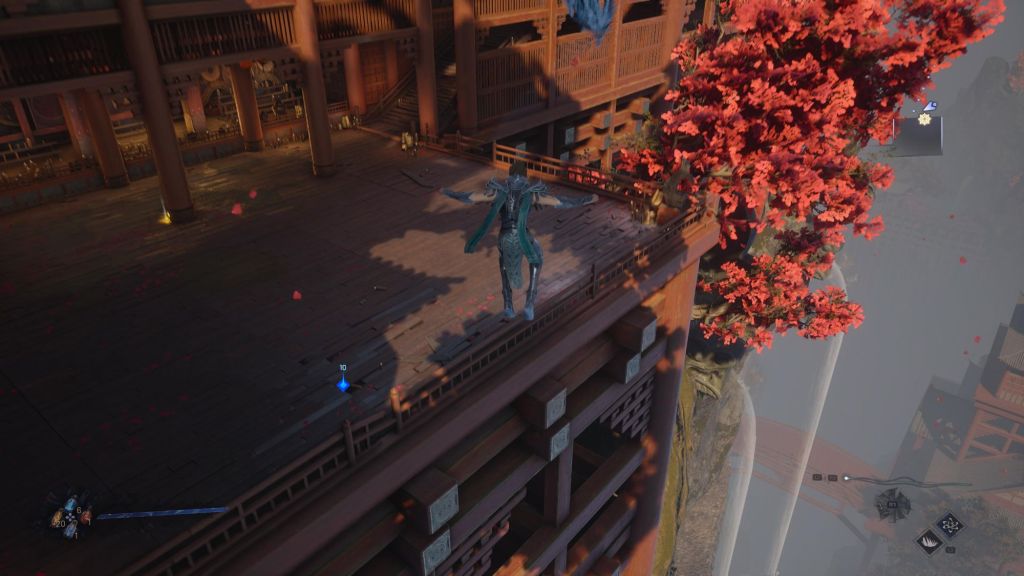
Task: Click the dark circular fan weapon icon
Action: click(892, 505)
